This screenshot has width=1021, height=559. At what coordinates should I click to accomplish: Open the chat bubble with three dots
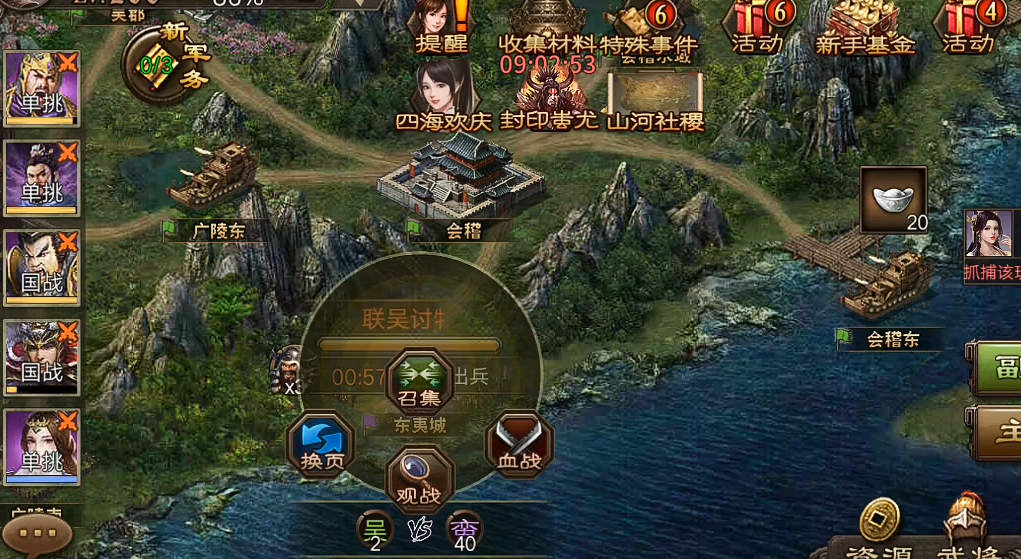(37, 534)
